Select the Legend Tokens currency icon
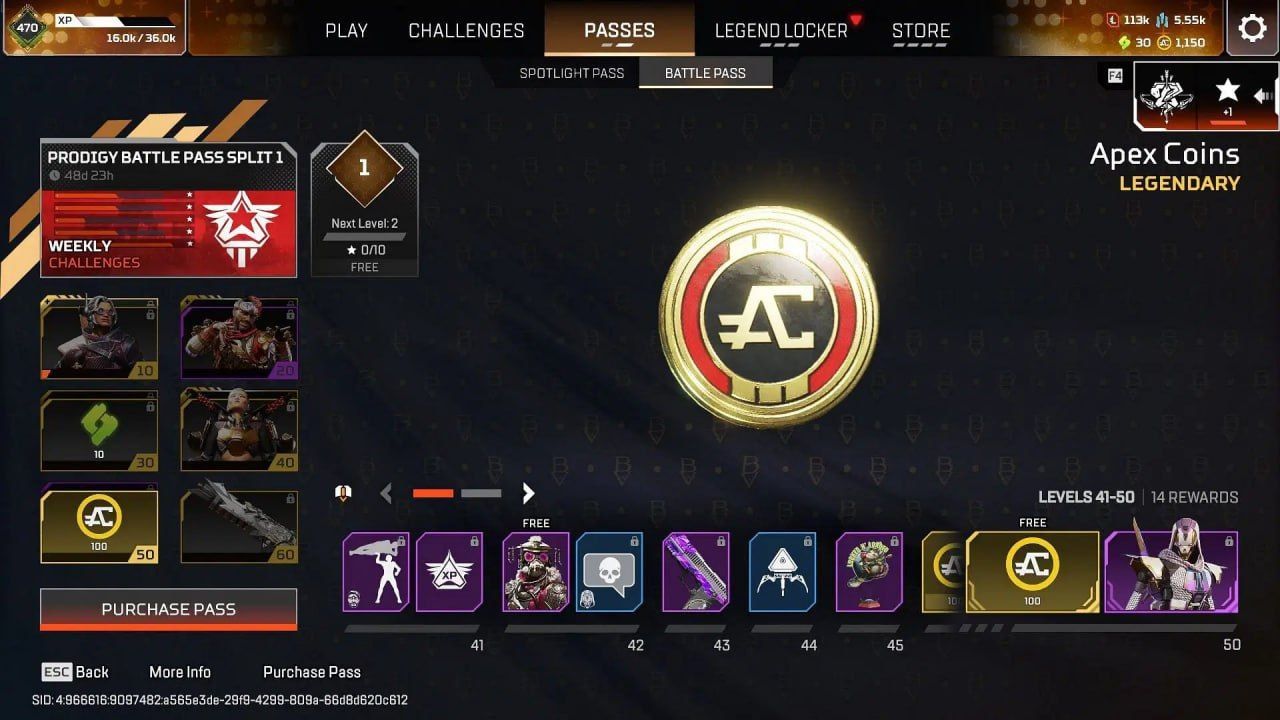 coord(1112,20)
